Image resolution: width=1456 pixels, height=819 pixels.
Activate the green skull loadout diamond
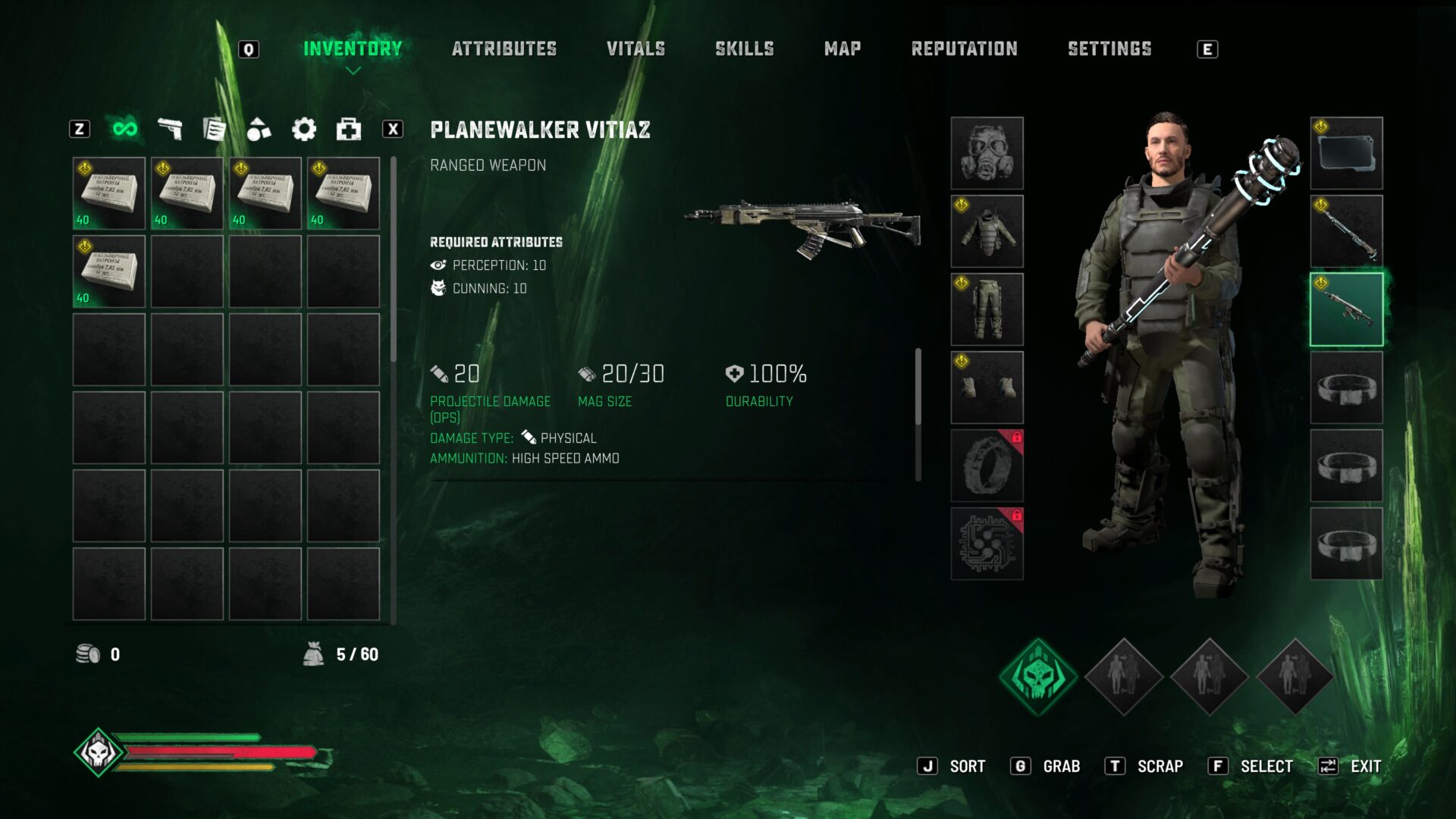[x=1037, y=676]
